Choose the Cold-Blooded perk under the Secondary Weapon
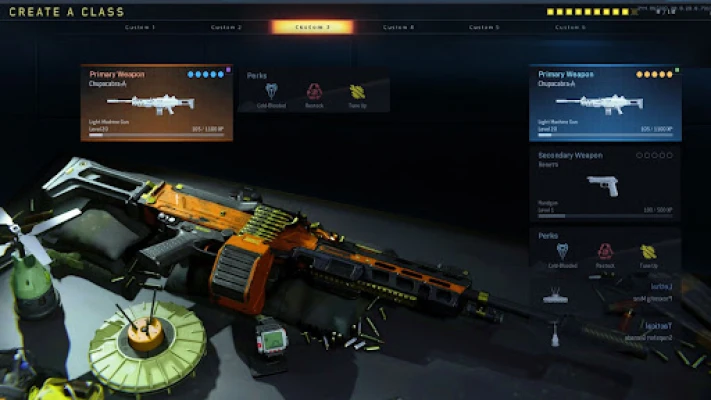Image resolution: width=711 pixels, height=400 pixels. 562,256
